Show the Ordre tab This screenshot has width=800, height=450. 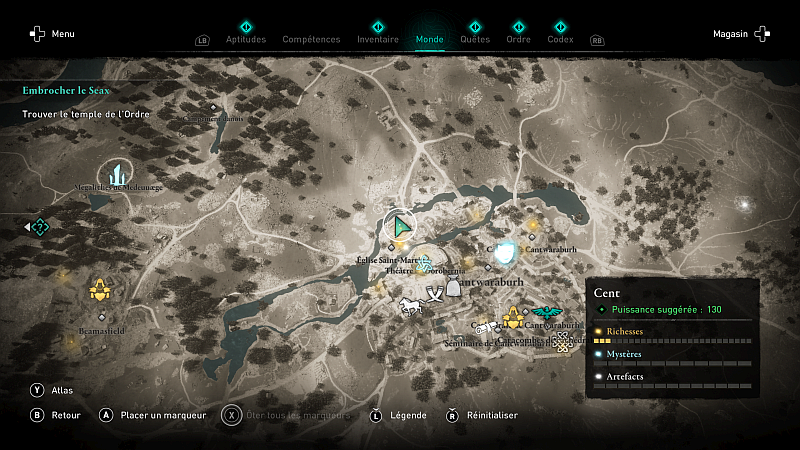pos(518,39)
